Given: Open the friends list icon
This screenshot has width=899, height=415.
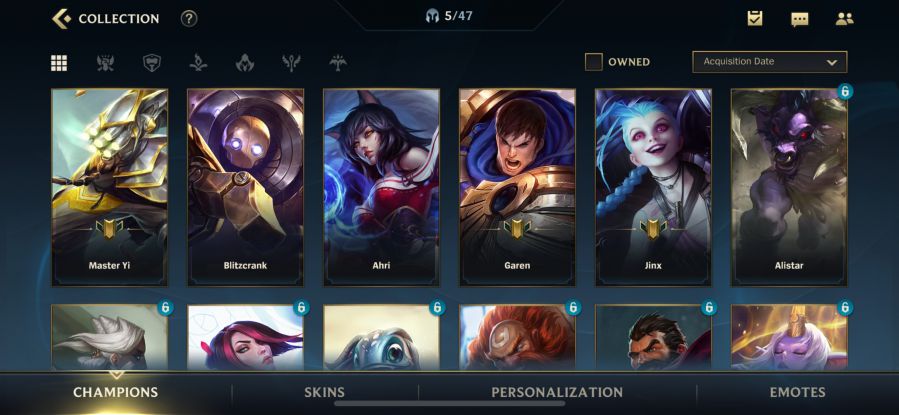Looking at the screenshot, I should coord(844,18).
